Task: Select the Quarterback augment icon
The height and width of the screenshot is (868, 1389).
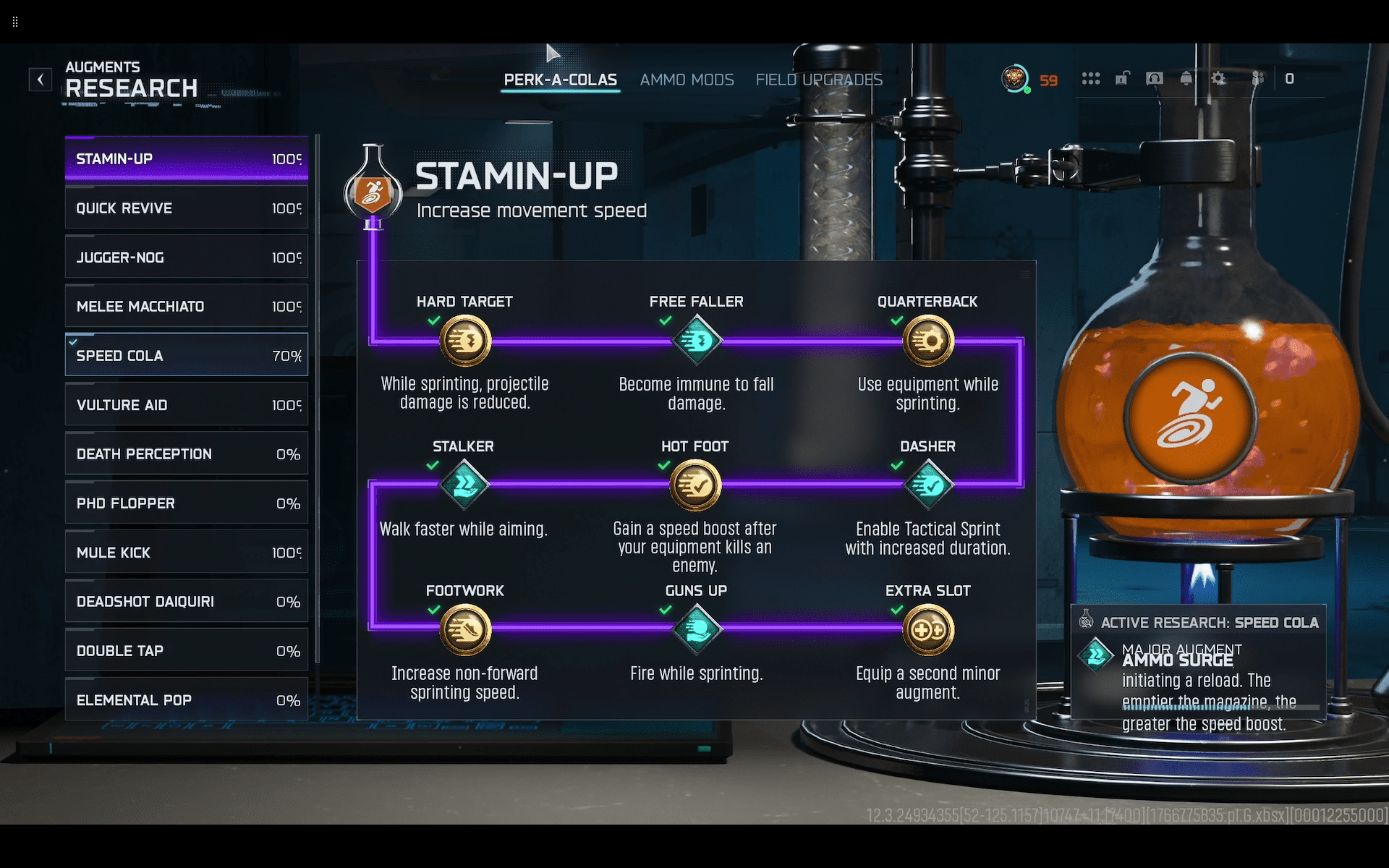Action: 928,341
